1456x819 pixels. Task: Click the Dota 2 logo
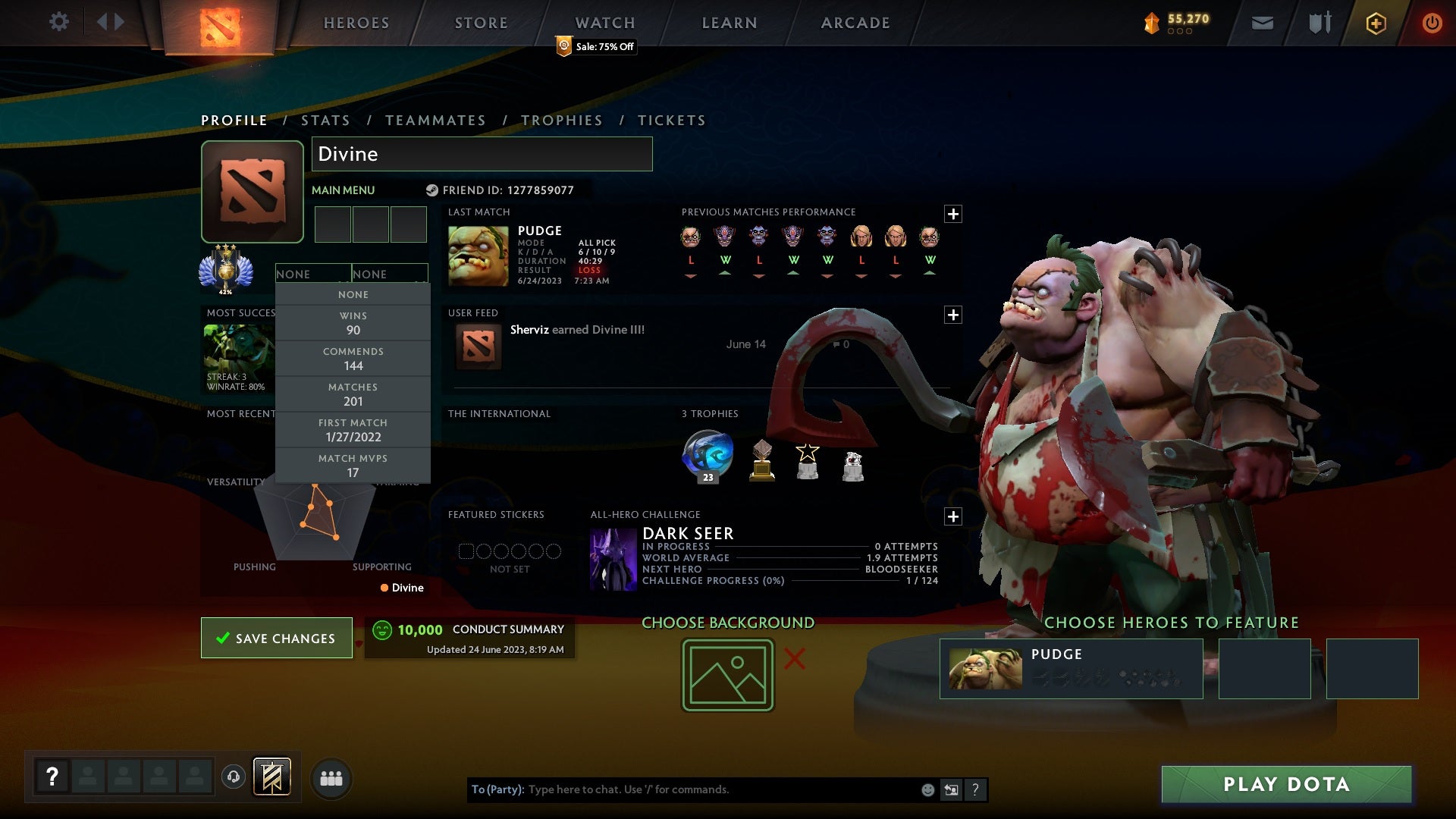[x=219, y=23]
